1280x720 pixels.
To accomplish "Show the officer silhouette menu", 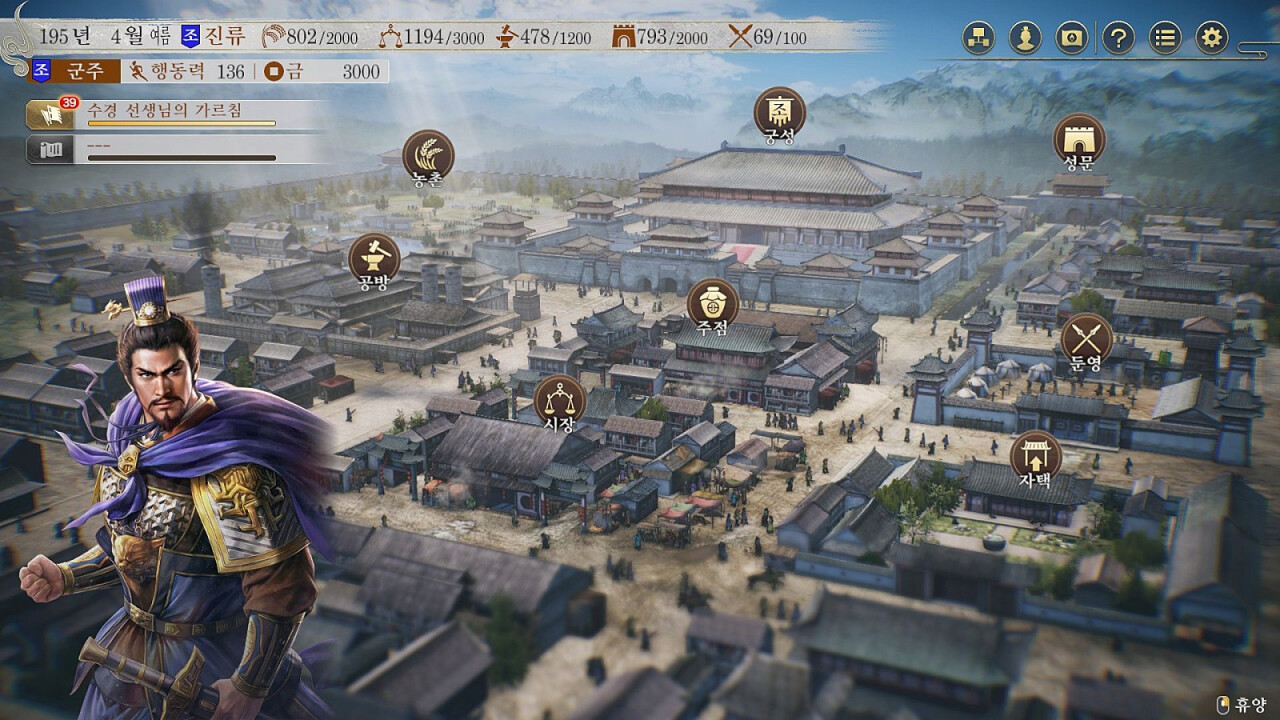I will tap(1025, 38).
